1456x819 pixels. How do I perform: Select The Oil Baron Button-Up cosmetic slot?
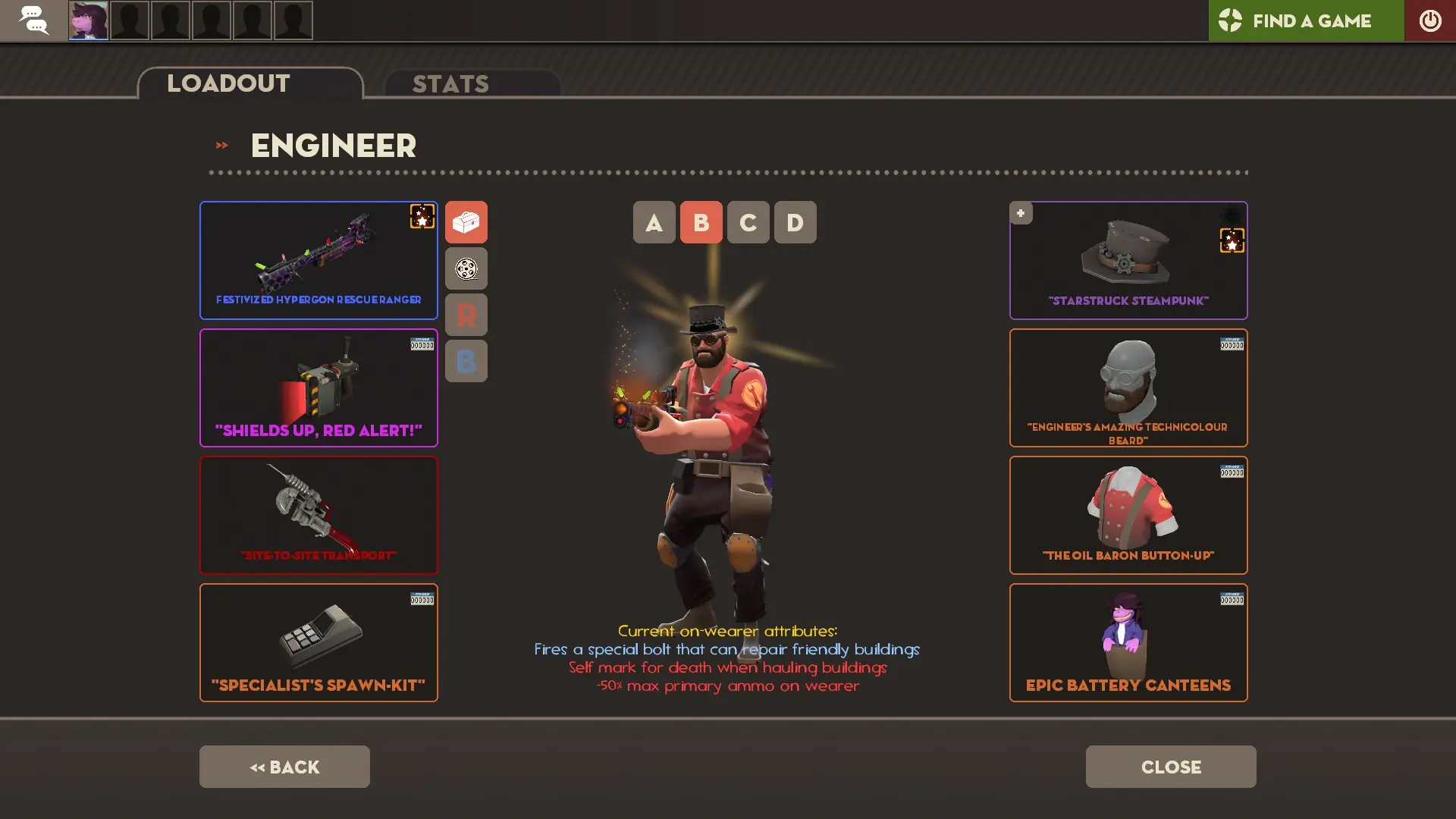(1128, 515)
